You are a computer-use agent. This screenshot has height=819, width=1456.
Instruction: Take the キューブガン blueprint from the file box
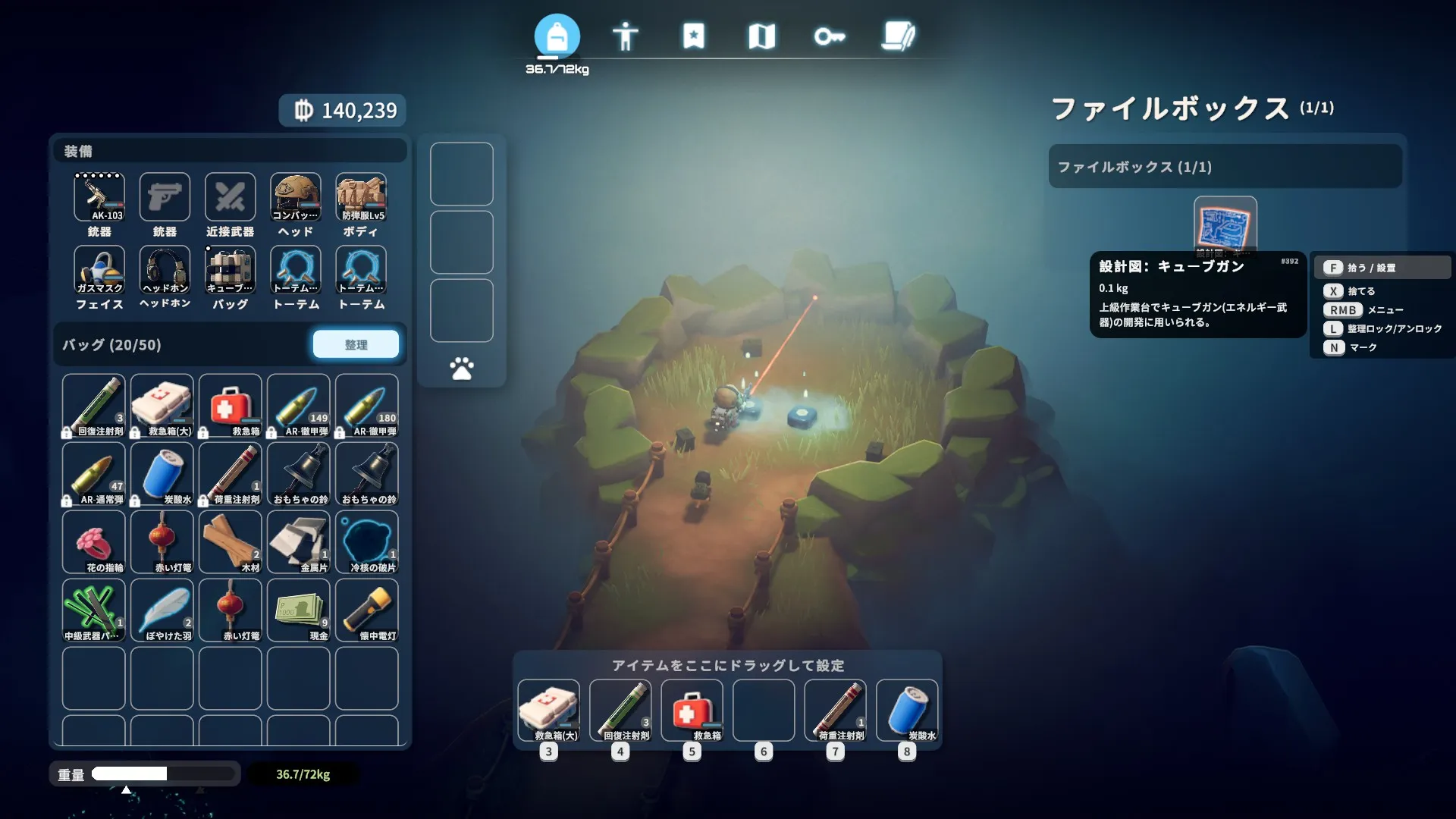(x=1225, y=225)
